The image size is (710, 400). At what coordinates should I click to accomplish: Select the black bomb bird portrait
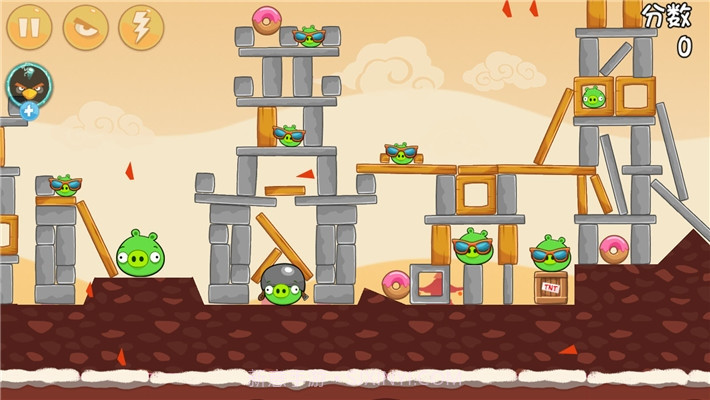pyautogui.click(x=28, y=85)
